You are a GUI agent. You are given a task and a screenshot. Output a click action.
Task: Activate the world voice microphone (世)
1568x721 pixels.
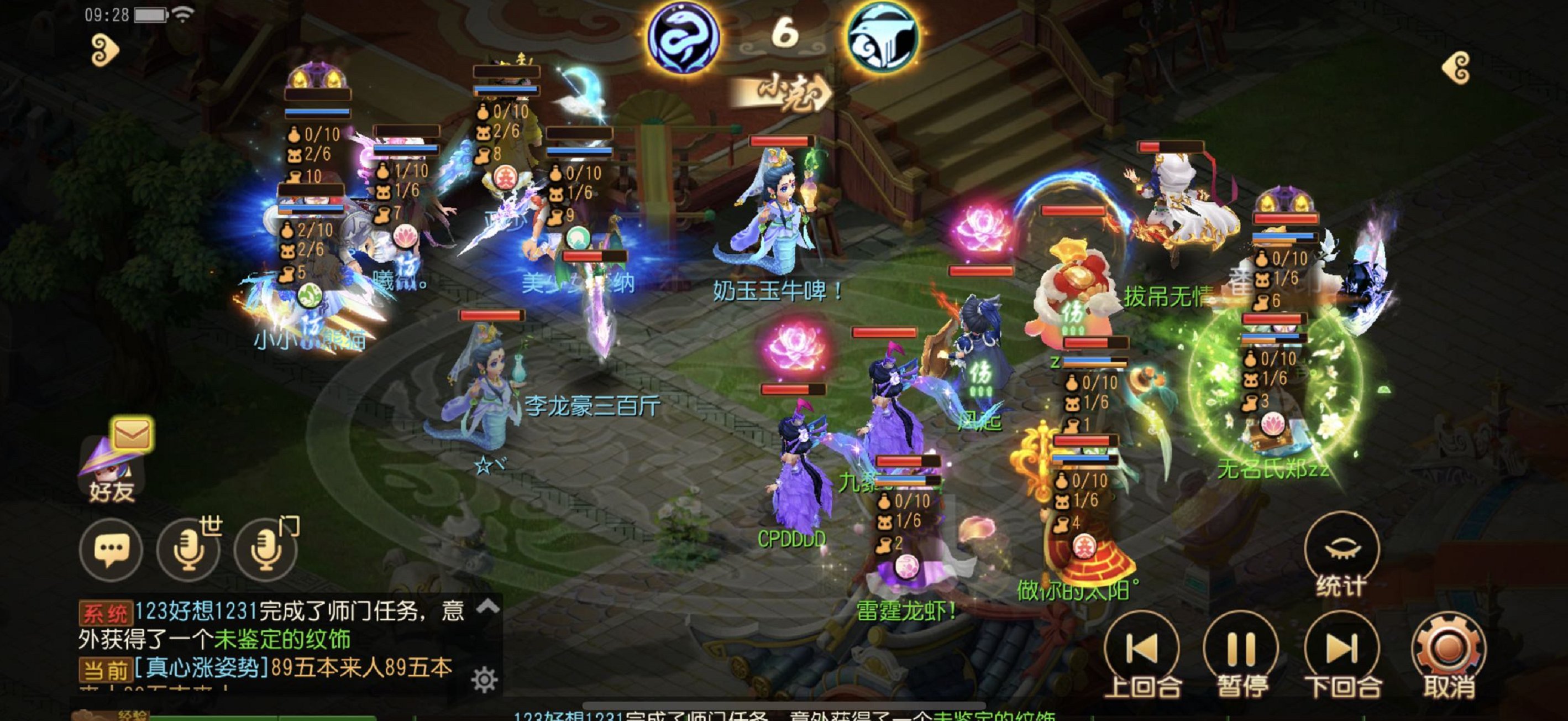[188, 551]
